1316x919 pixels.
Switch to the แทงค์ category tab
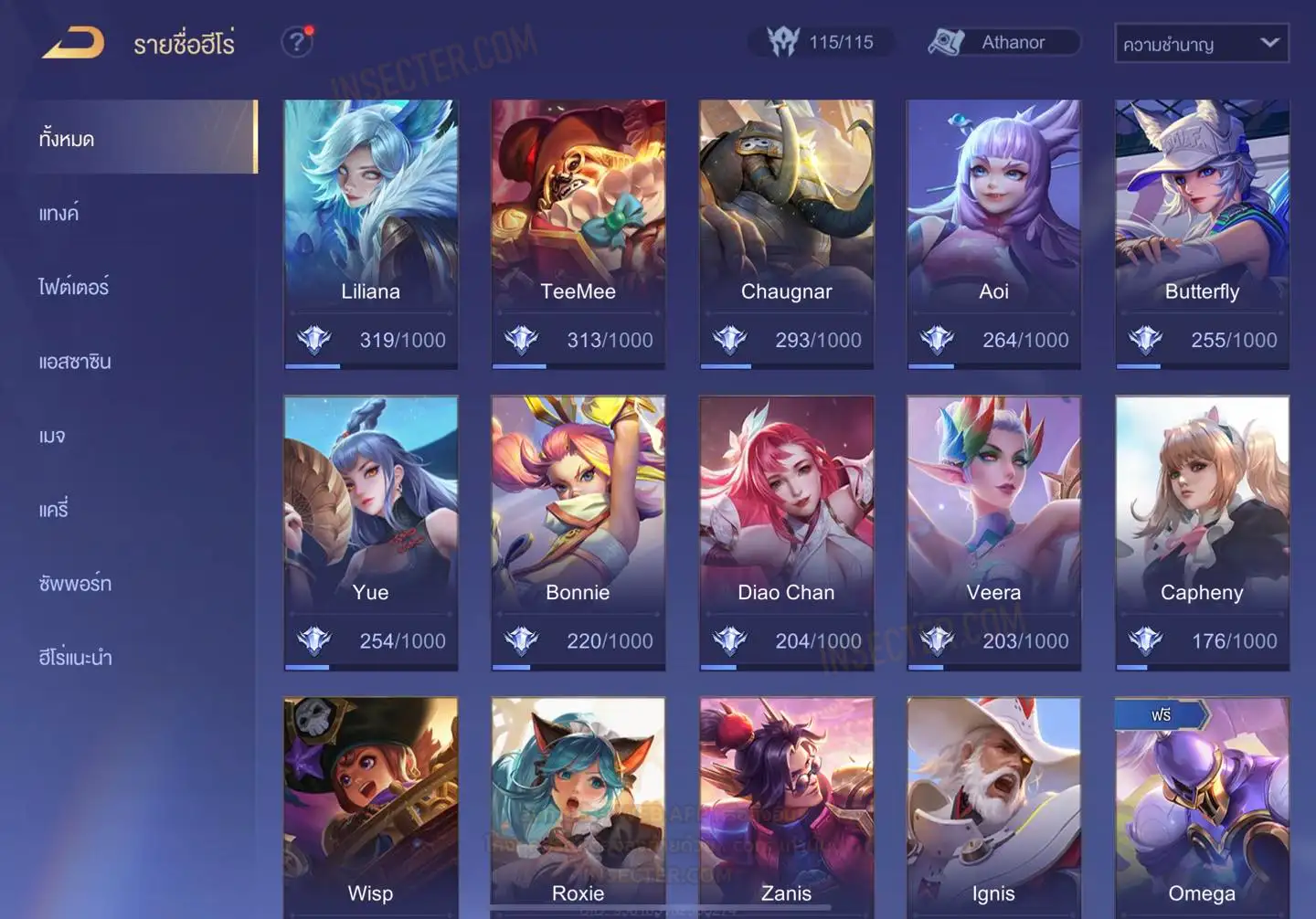point(58,214)
